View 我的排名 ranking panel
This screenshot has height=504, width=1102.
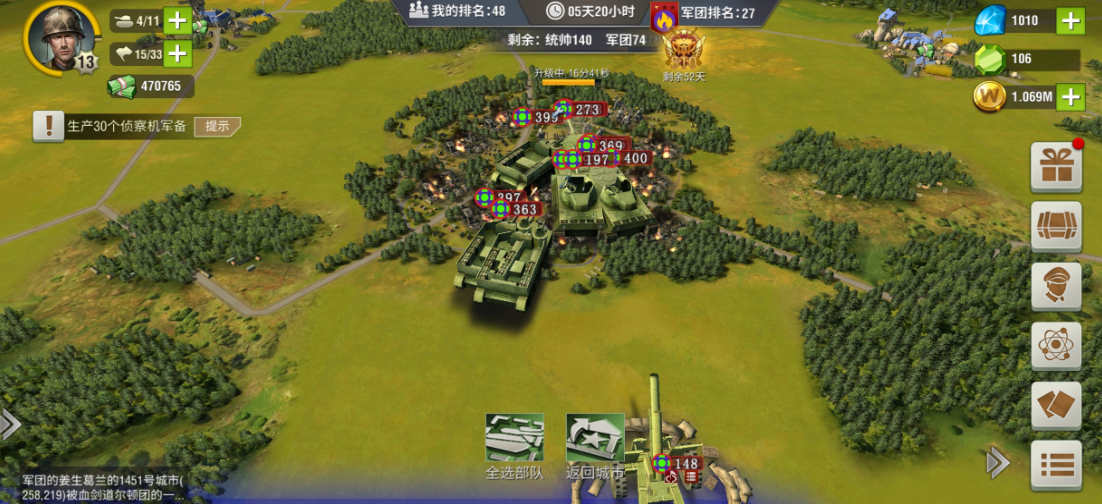point(457,11)
